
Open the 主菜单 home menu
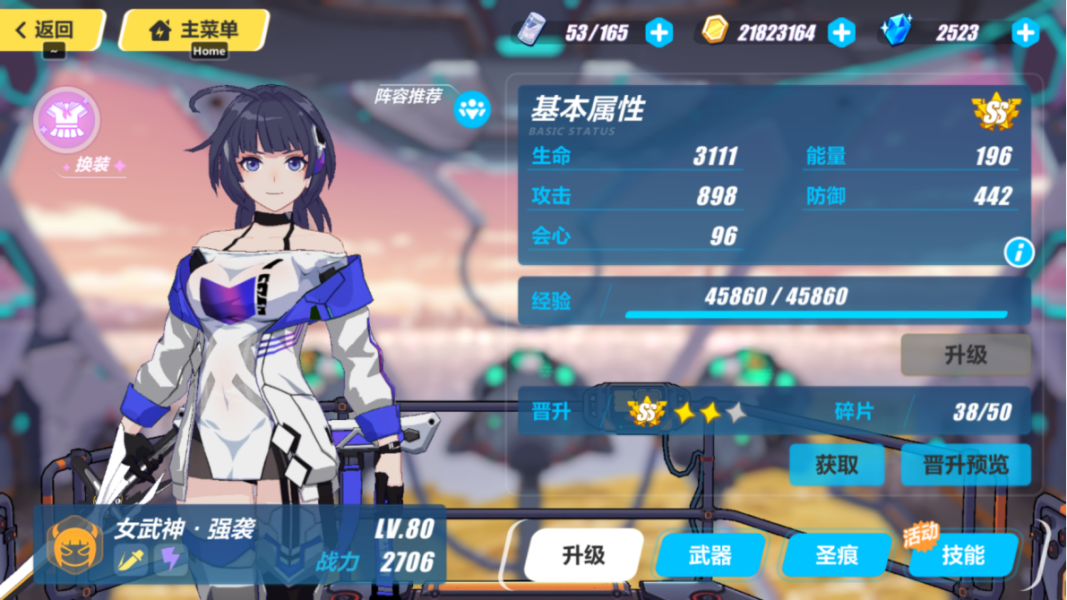point(194,30)
